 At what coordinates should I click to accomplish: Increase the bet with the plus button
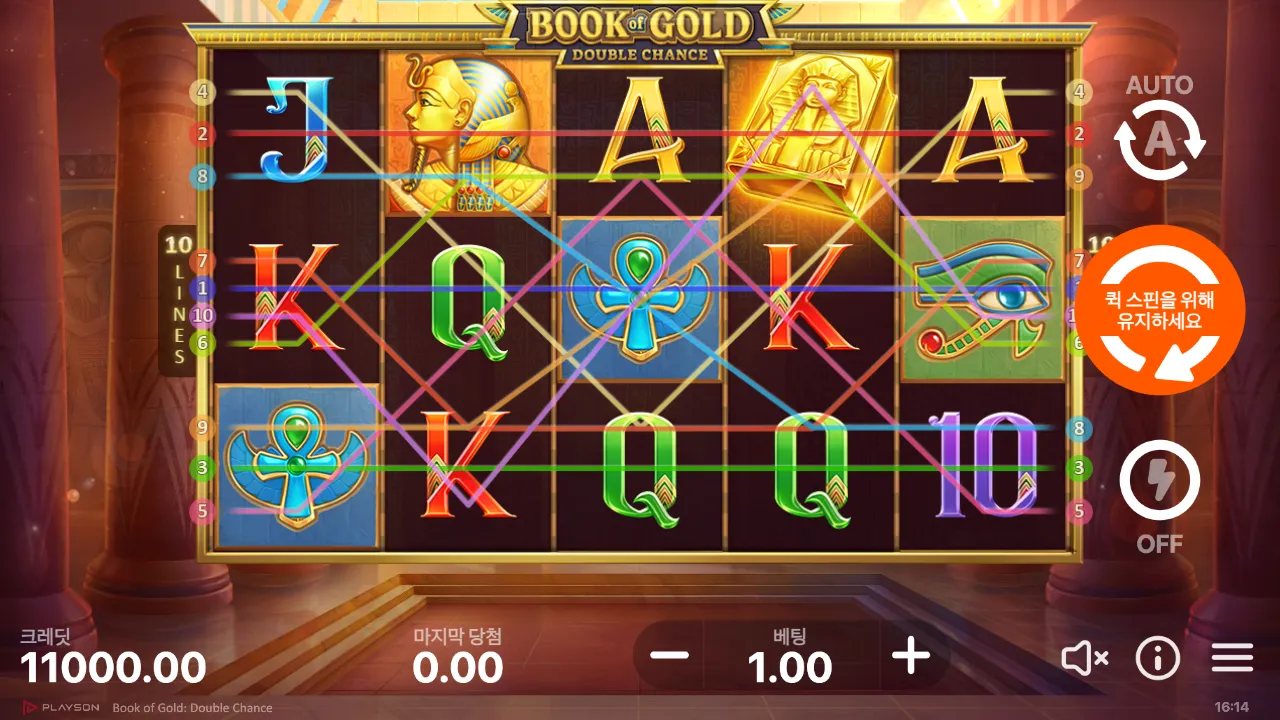pos(909,657)
